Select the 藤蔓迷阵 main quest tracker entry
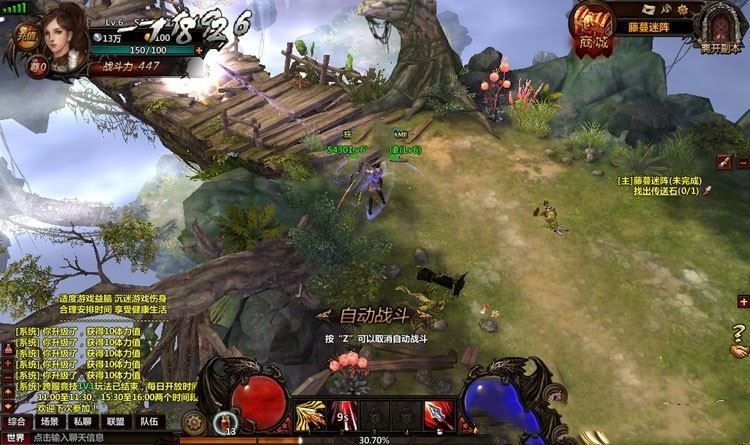 pyautogui.click(x=660, y=181)
